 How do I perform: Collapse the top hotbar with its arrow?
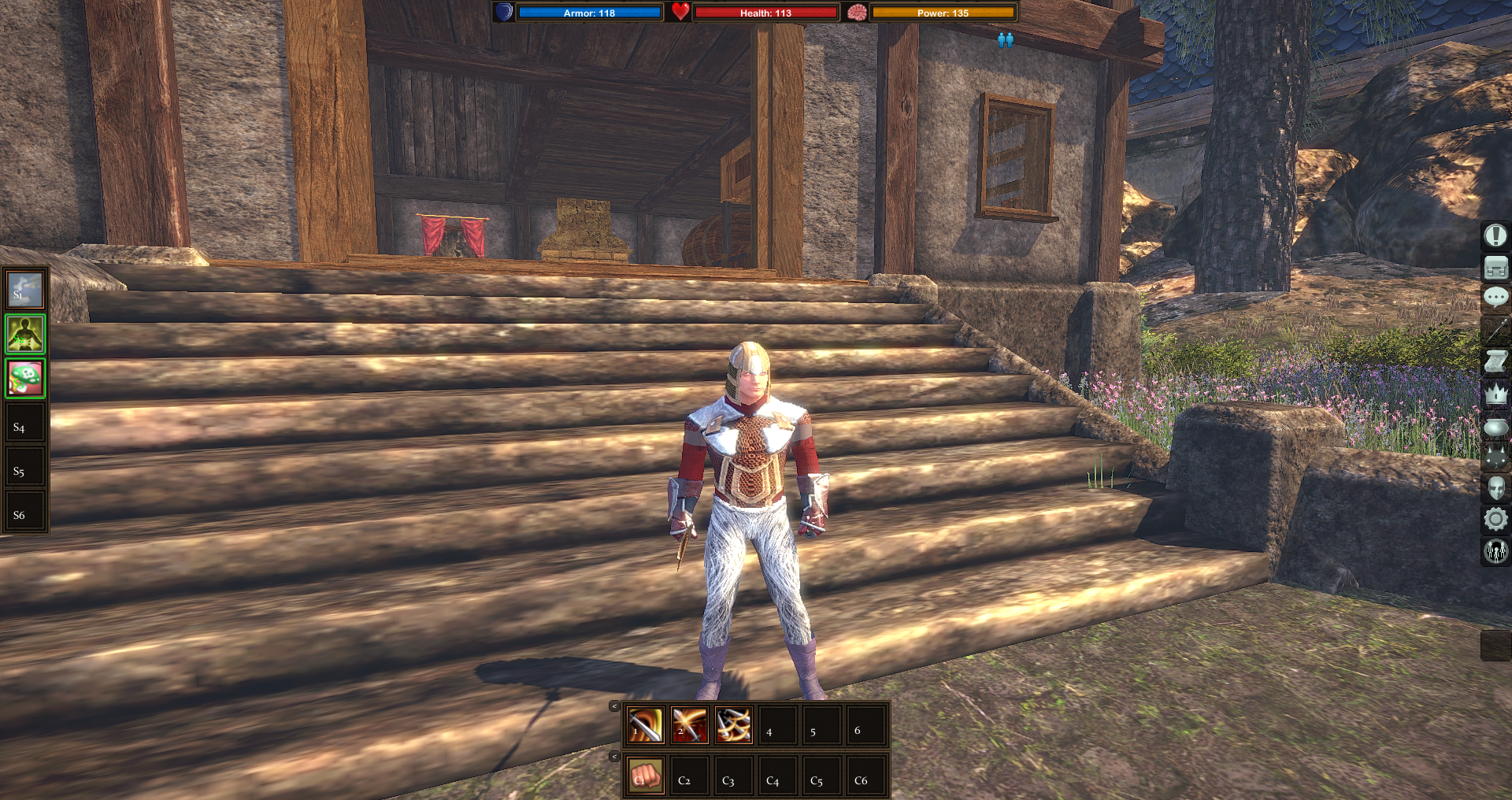614,706
